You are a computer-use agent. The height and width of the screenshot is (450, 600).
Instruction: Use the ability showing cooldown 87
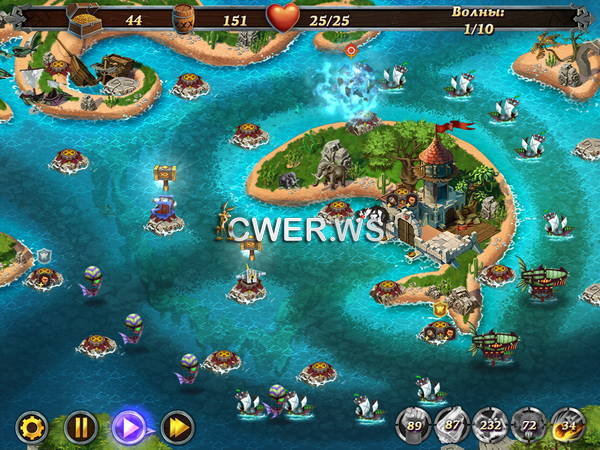[x=451, y=425]
